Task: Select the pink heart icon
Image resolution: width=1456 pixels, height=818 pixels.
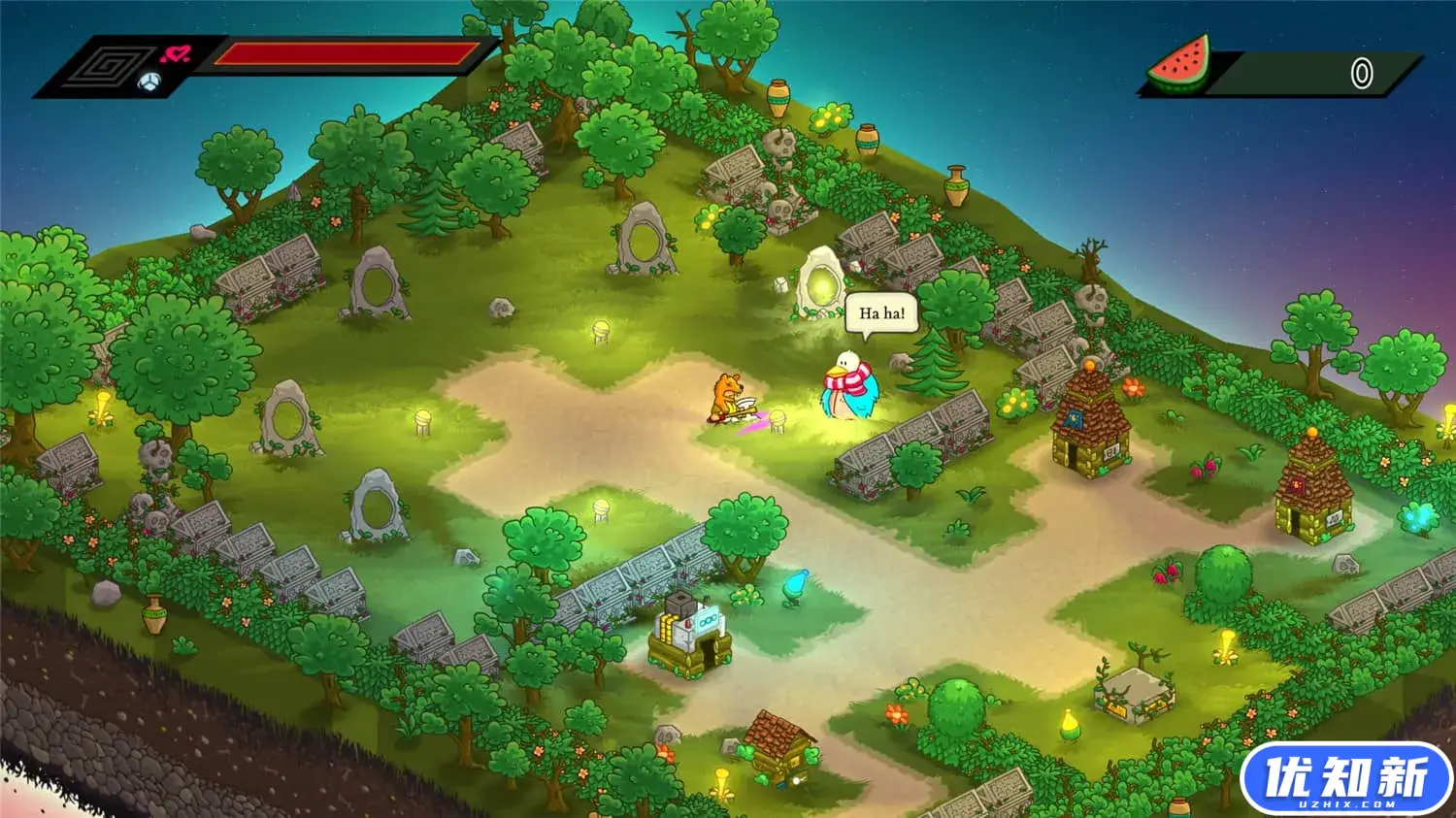Action: tap(175, 53)
